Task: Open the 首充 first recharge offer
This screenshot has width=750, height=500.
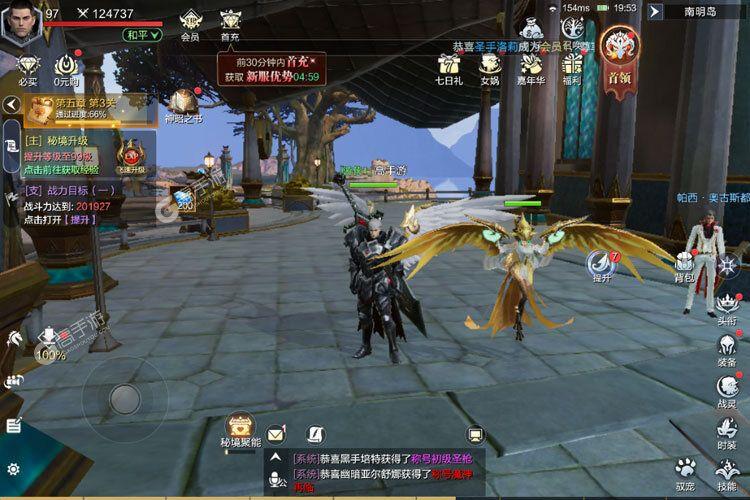Action: 230,23
